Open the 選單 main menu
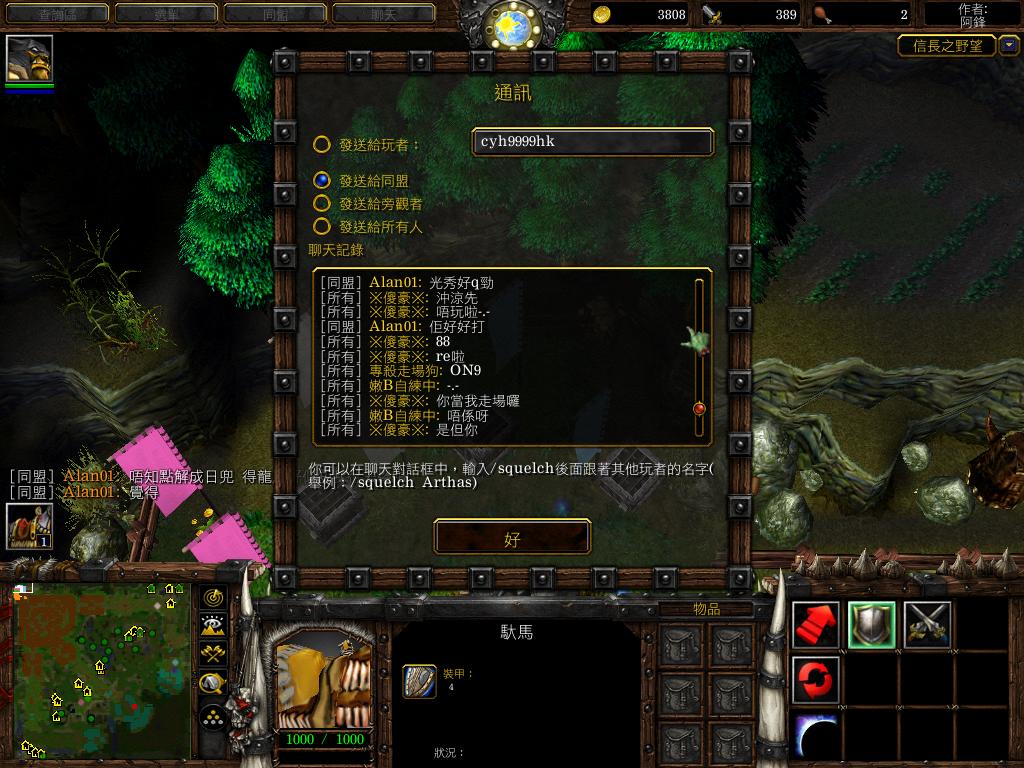 coord(166,14)
